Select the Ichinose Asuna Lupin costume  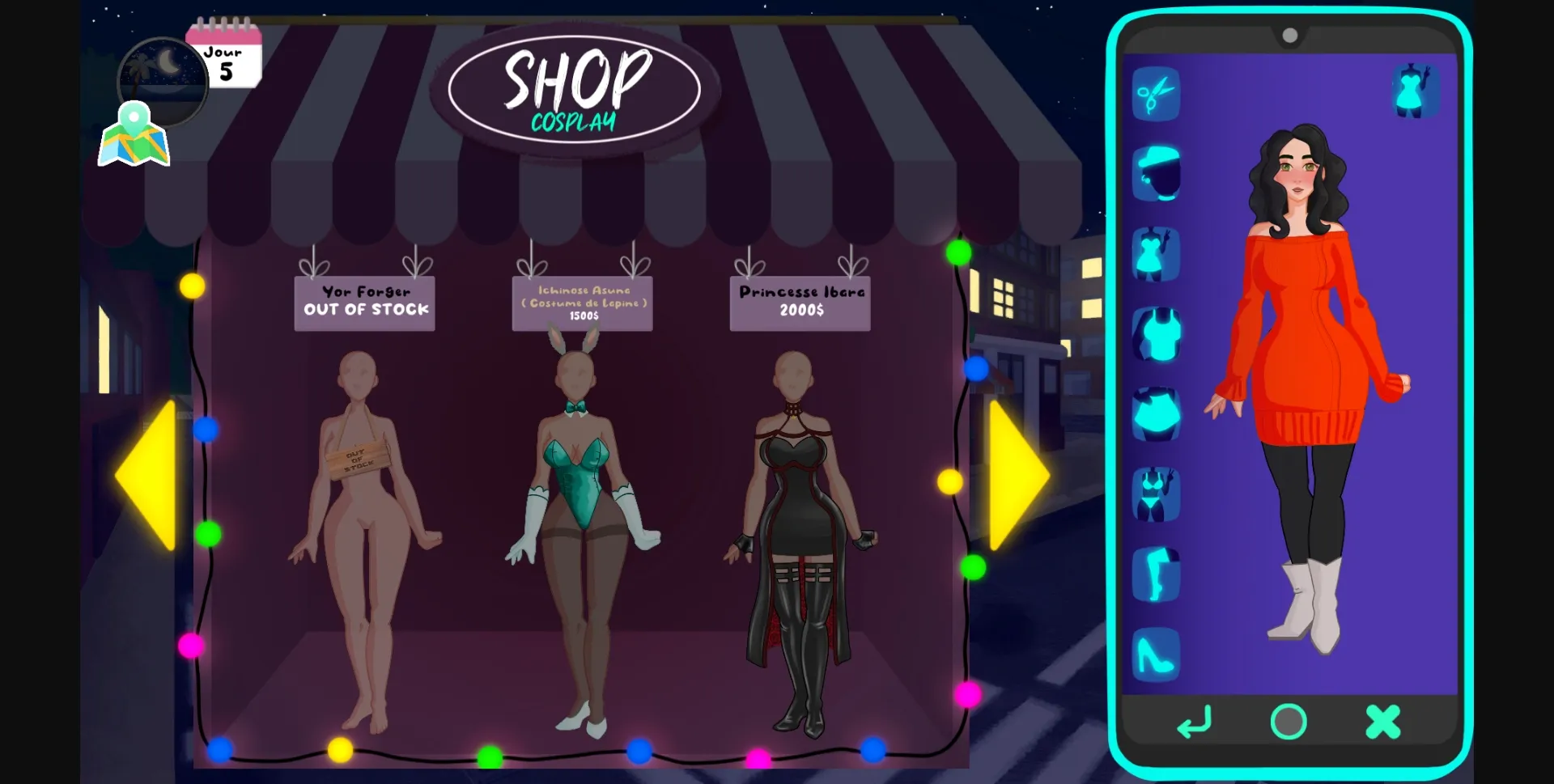tap(582, 303)
